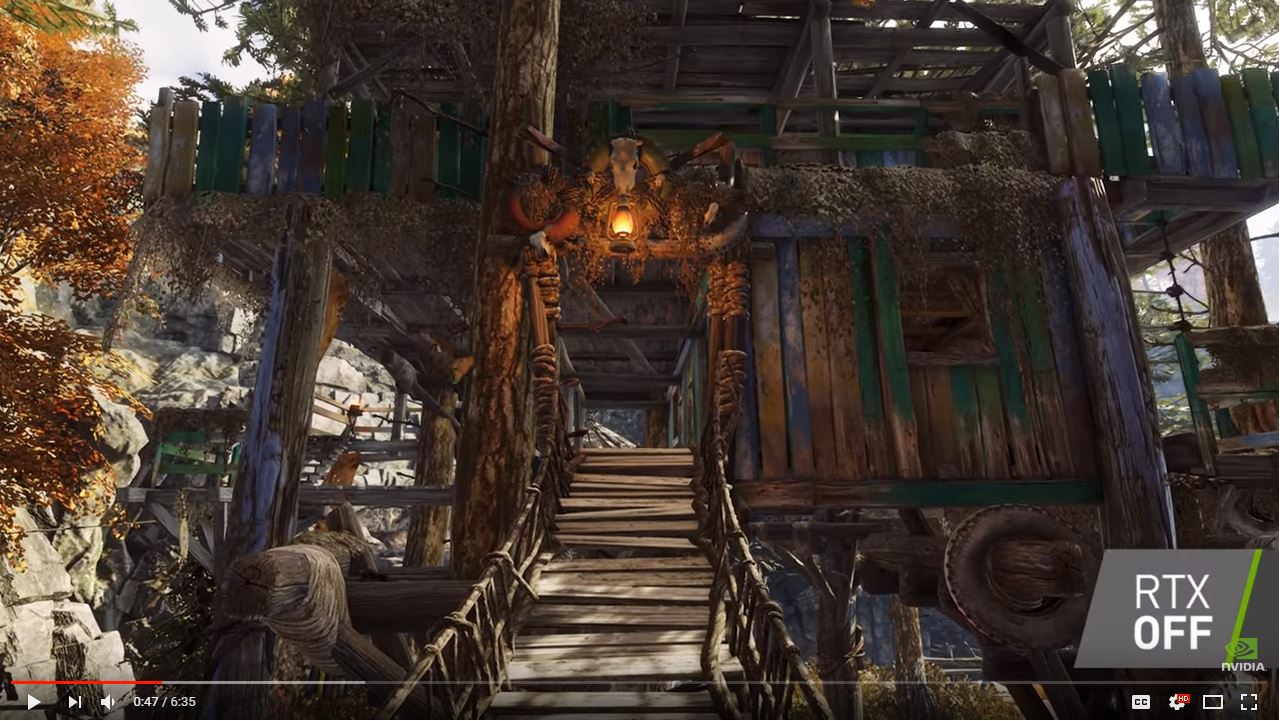
Task: Skip to the next video
Action: [75, 701]
